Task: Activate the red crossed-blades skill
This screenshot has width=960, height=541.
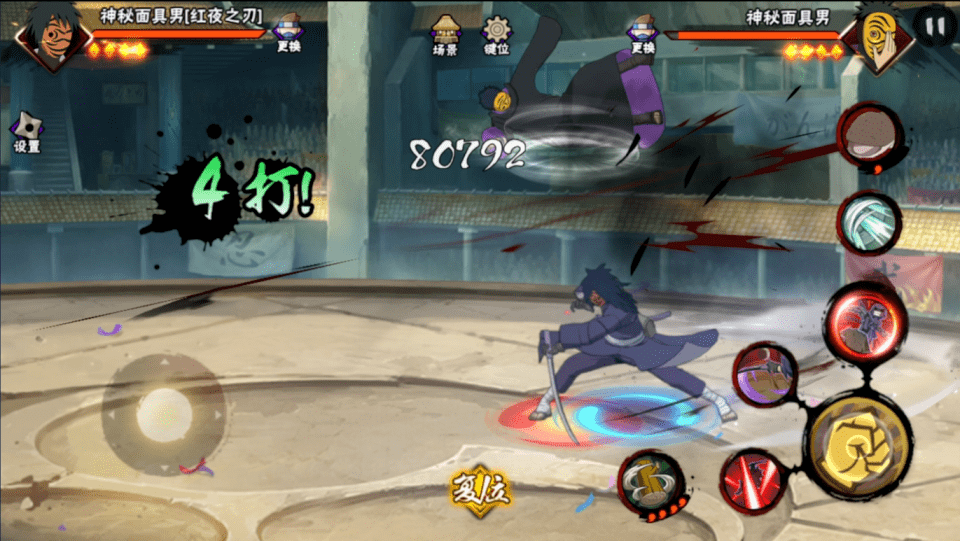Action: 751,479
